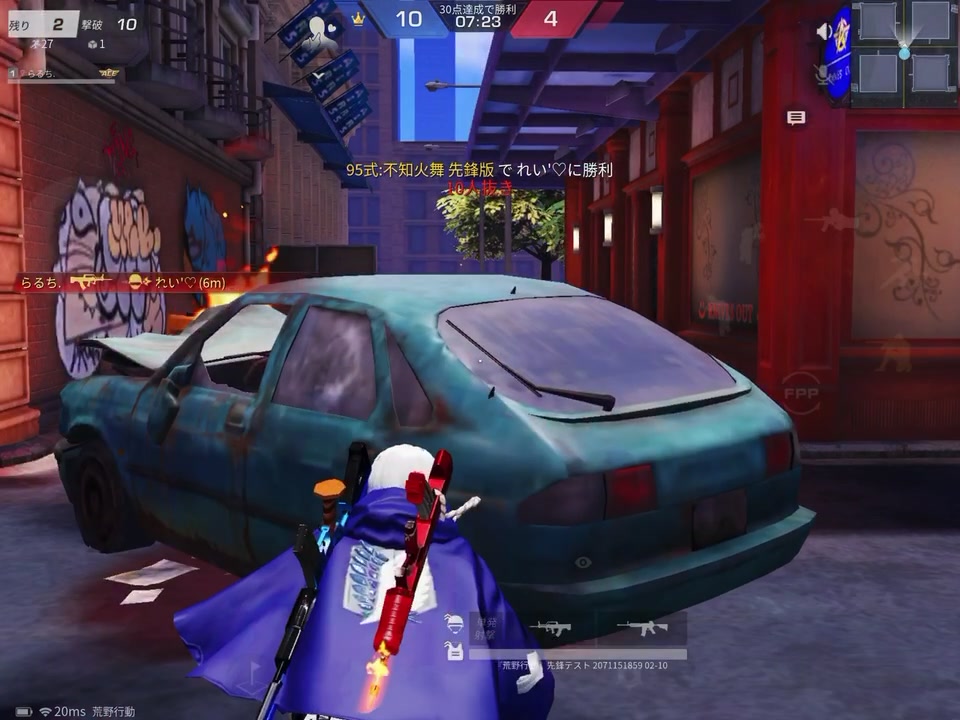The image size is (960, 720).
Task: Open the minimap
Action: pos(904,53)
